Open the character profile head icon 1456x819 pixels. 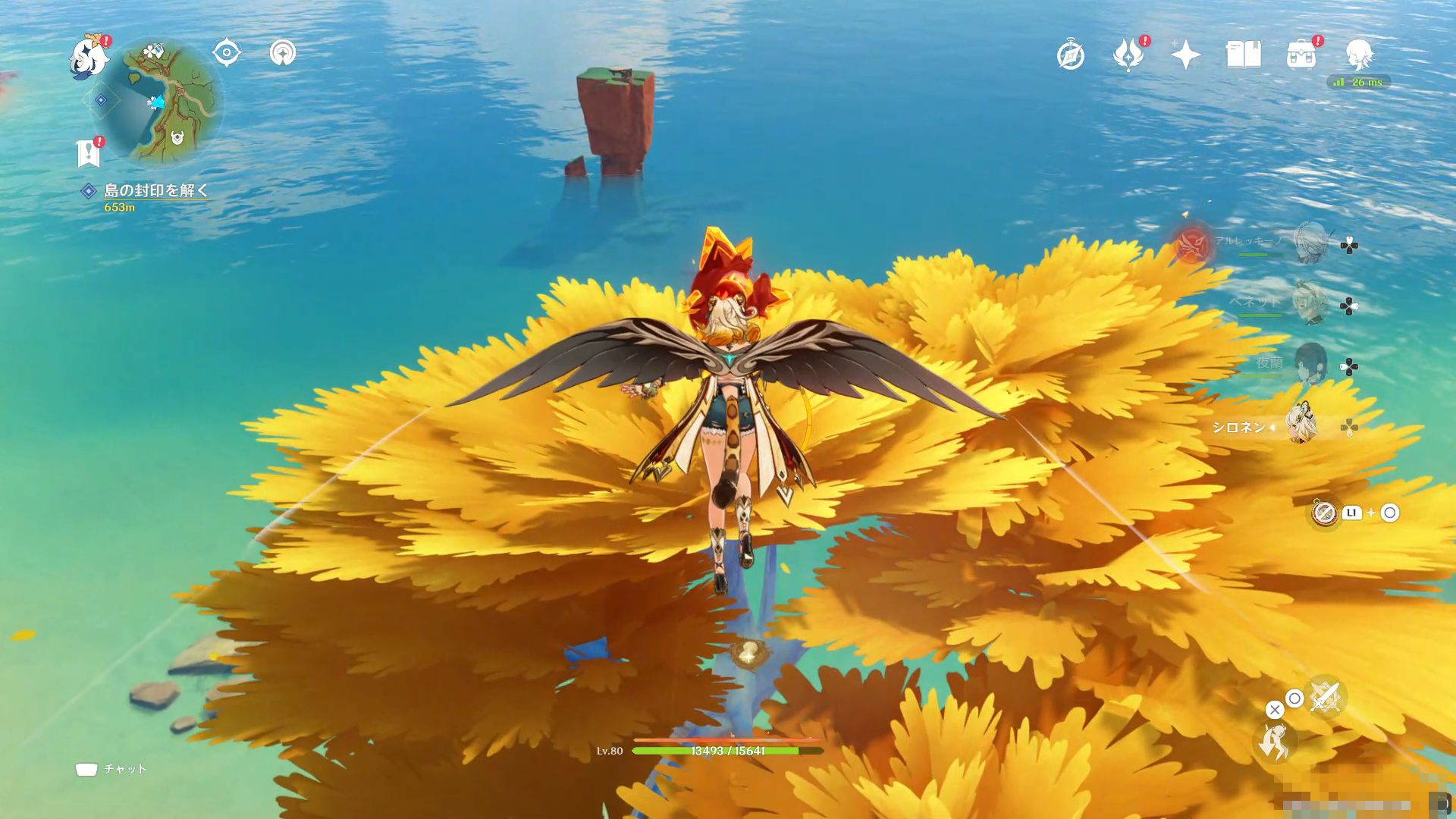1359,55
